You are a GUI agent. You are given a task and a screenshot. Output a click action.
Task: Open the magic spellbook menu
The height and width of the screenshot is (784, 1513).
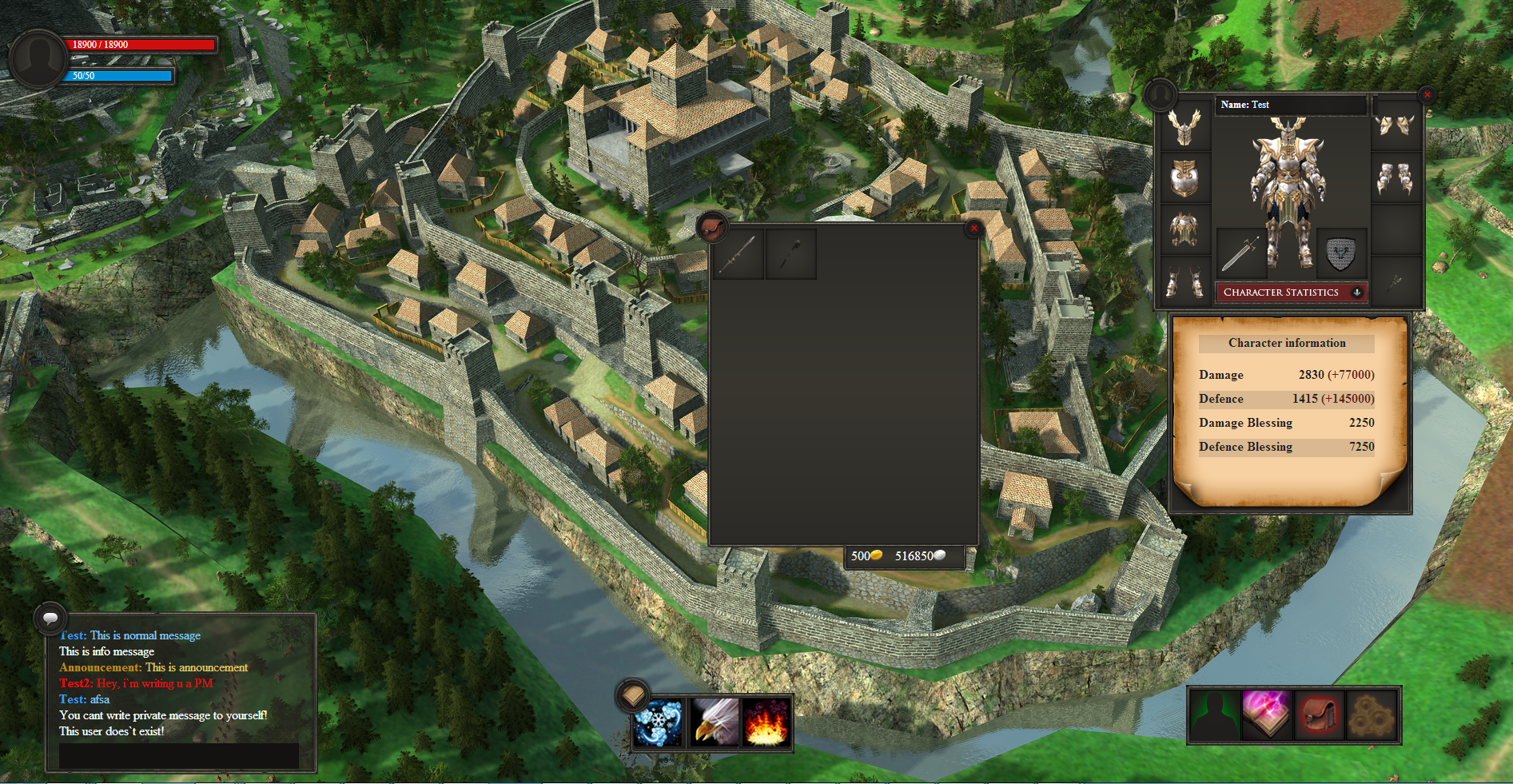point(1267,715)
